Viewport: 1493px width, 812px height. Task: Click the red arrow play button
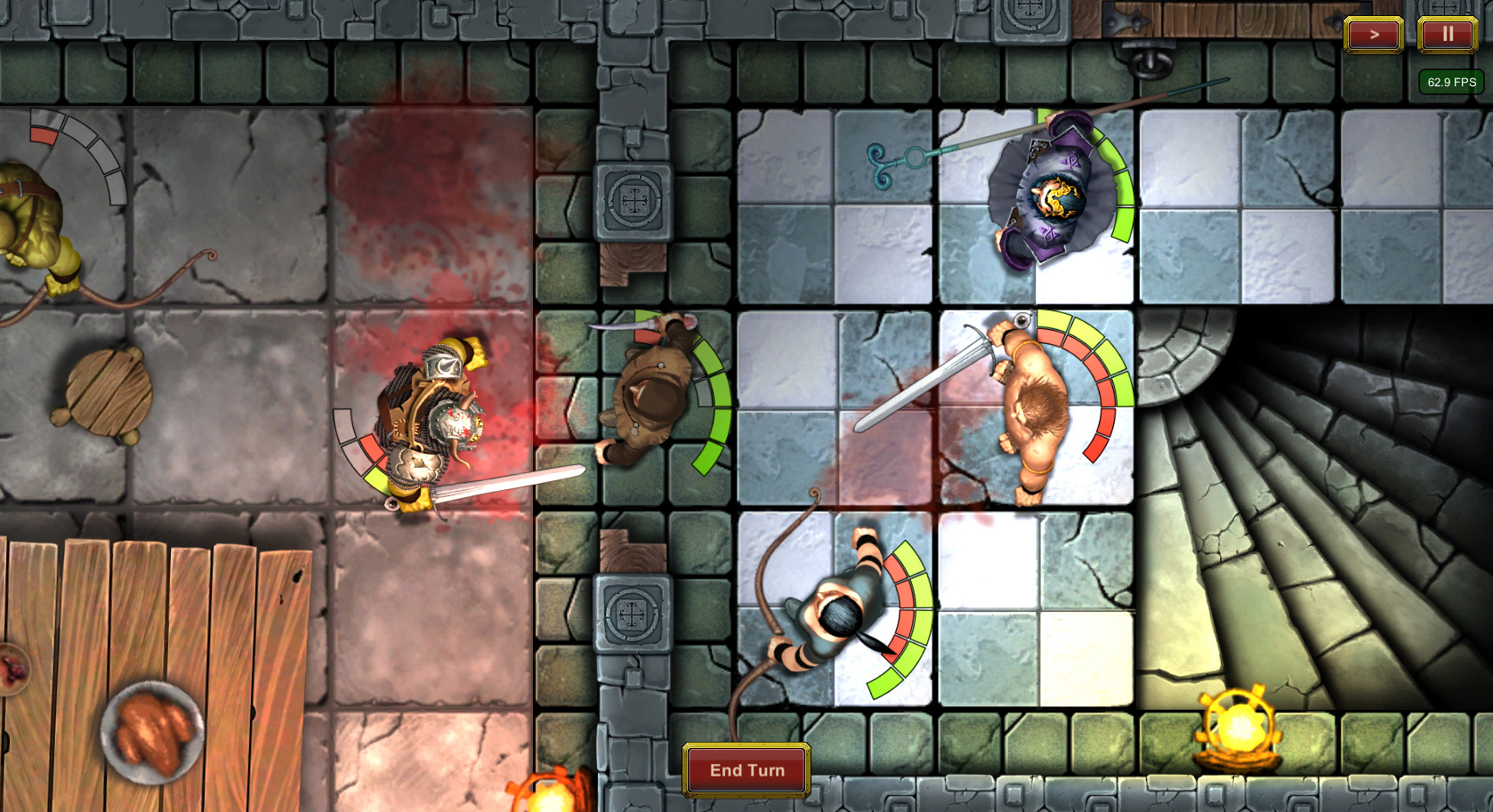(x=1374, y=35)
